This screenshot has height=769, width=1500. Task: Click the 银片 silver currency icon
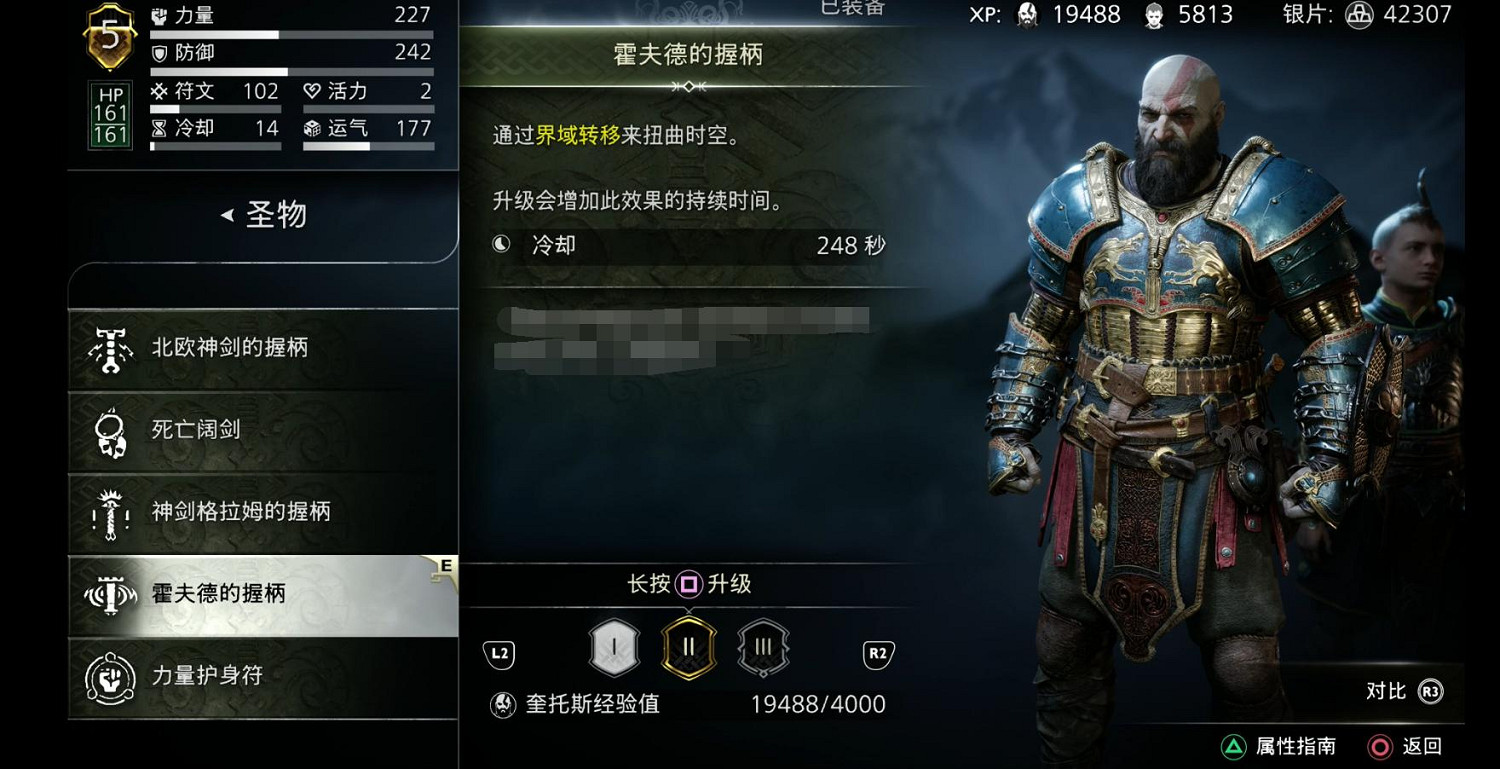tap(1358, 17)
